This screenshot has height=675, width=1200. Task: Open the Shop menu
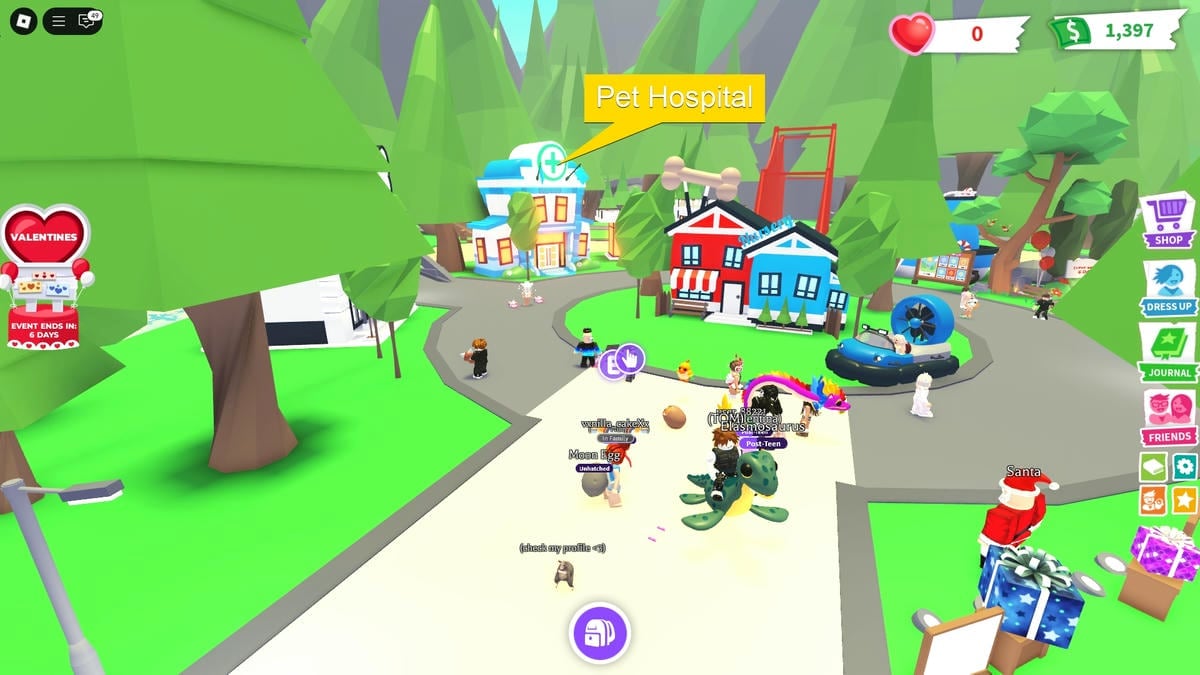[x=1167, y=220]
